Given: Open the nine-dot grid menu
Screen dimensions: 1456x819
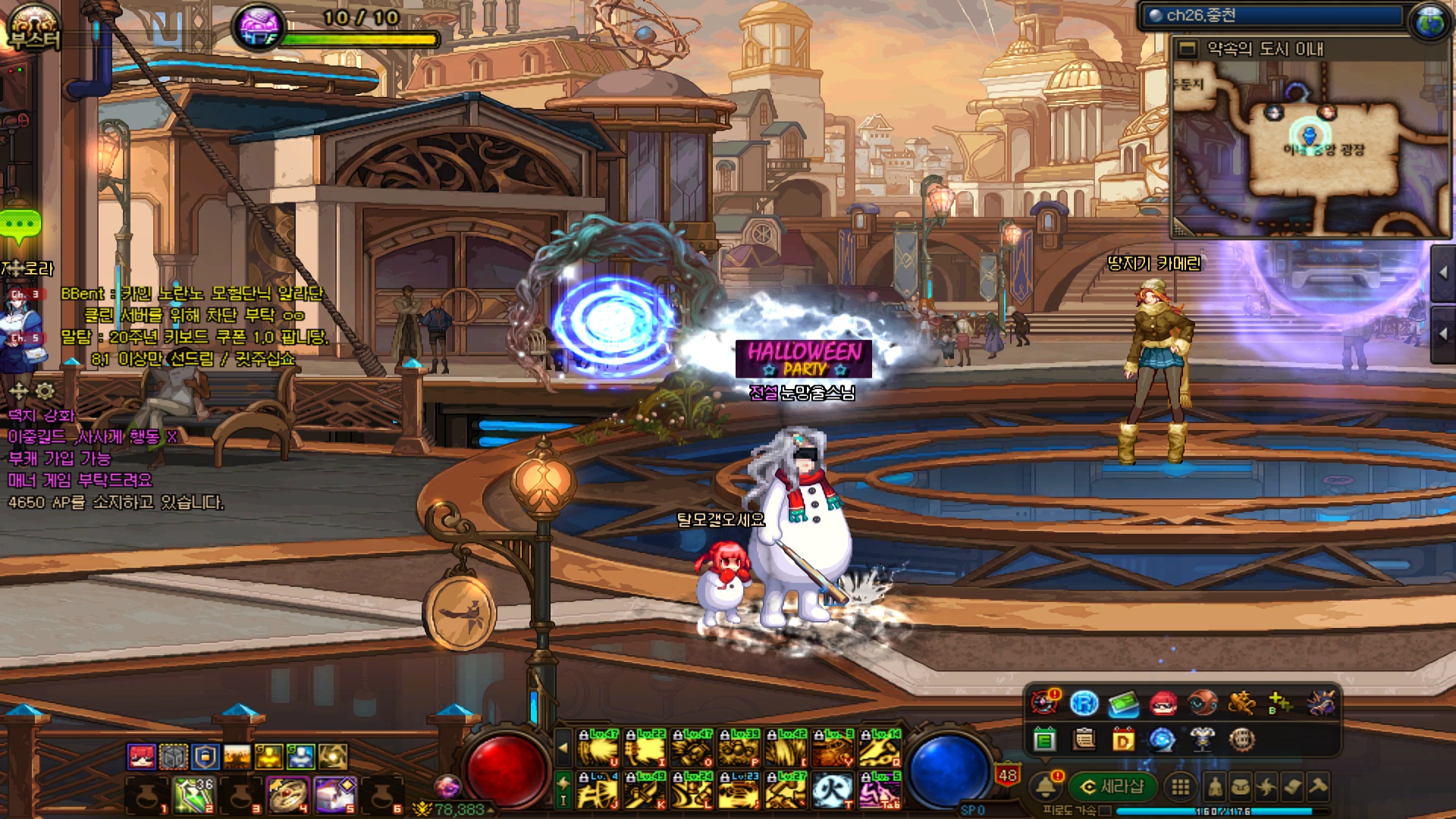Looking at the screenshot, I should (1181, 787).
